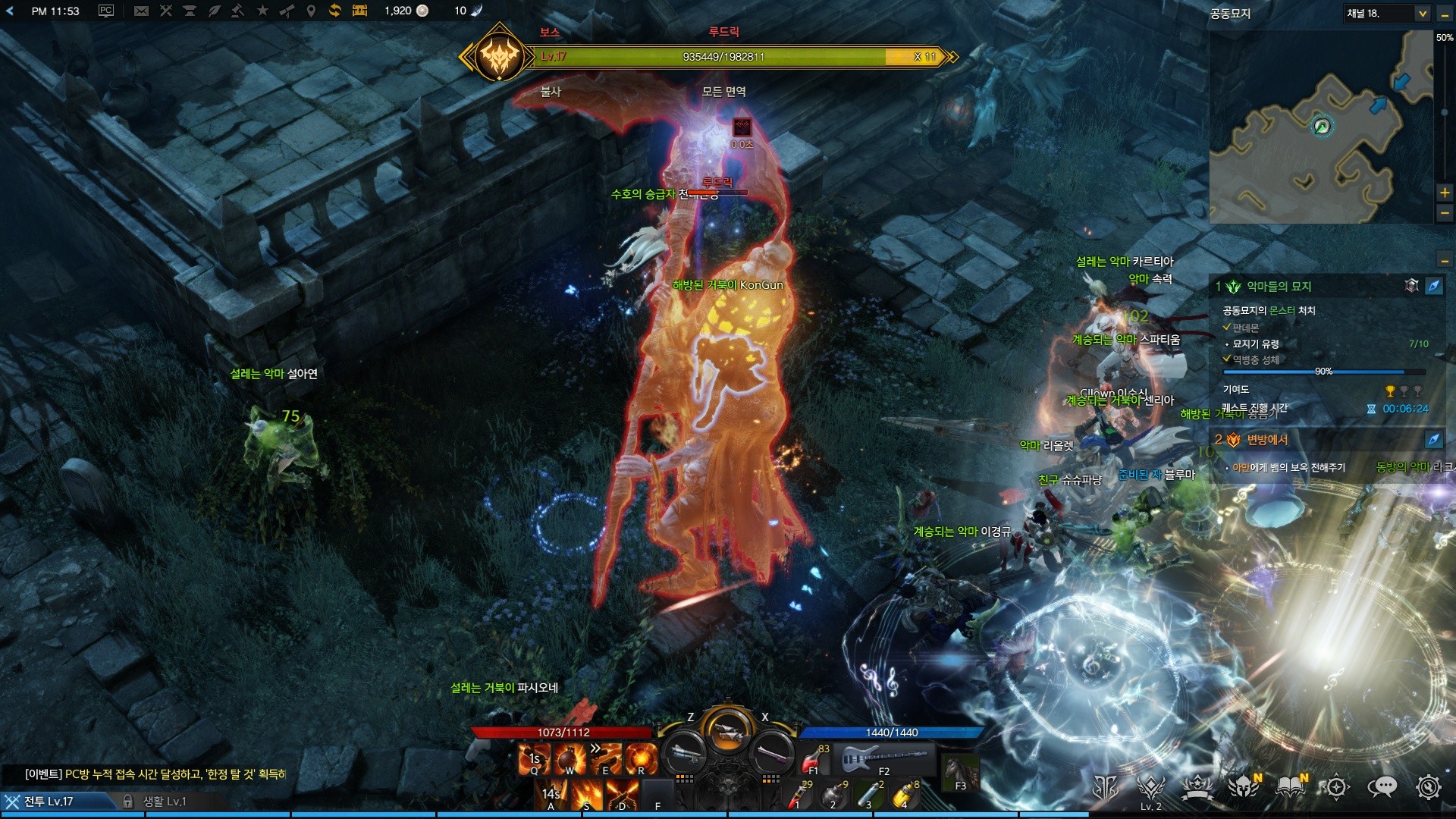This screenshot has height=819, width=1456.
Task: Zoom in the minimap with plus button
Action: tap(1445, 193)
